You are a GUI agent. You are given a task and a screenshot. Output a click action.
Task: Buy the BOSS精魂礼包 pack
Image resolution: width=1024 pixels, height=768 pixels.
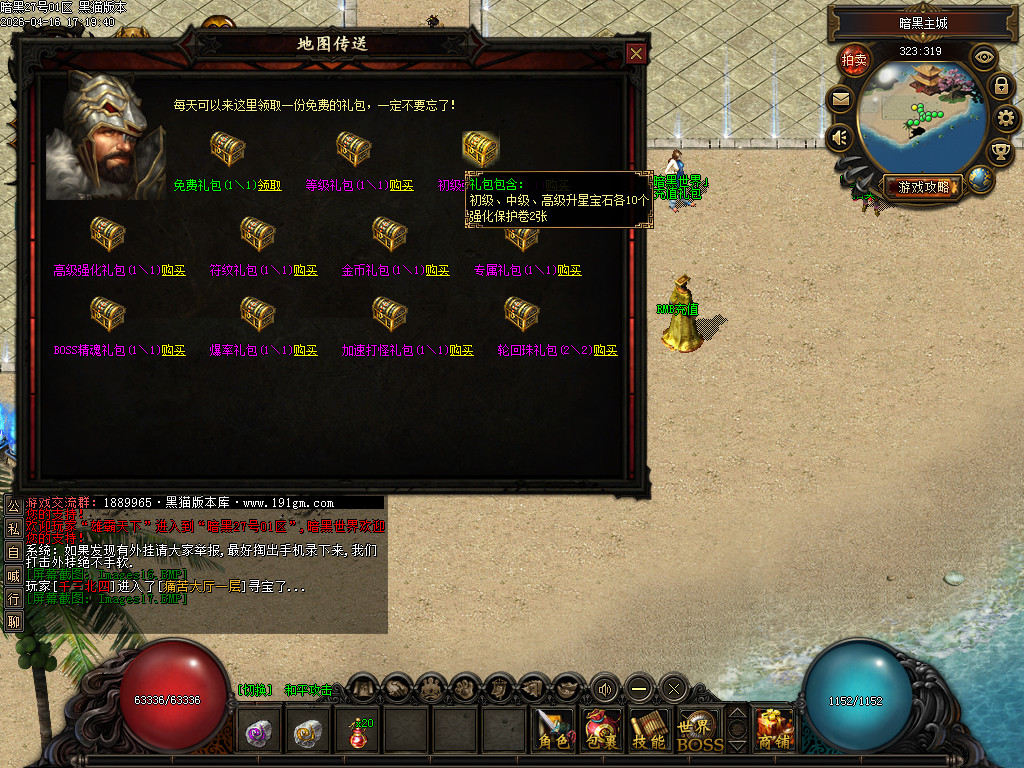click(x=173, y=350)
